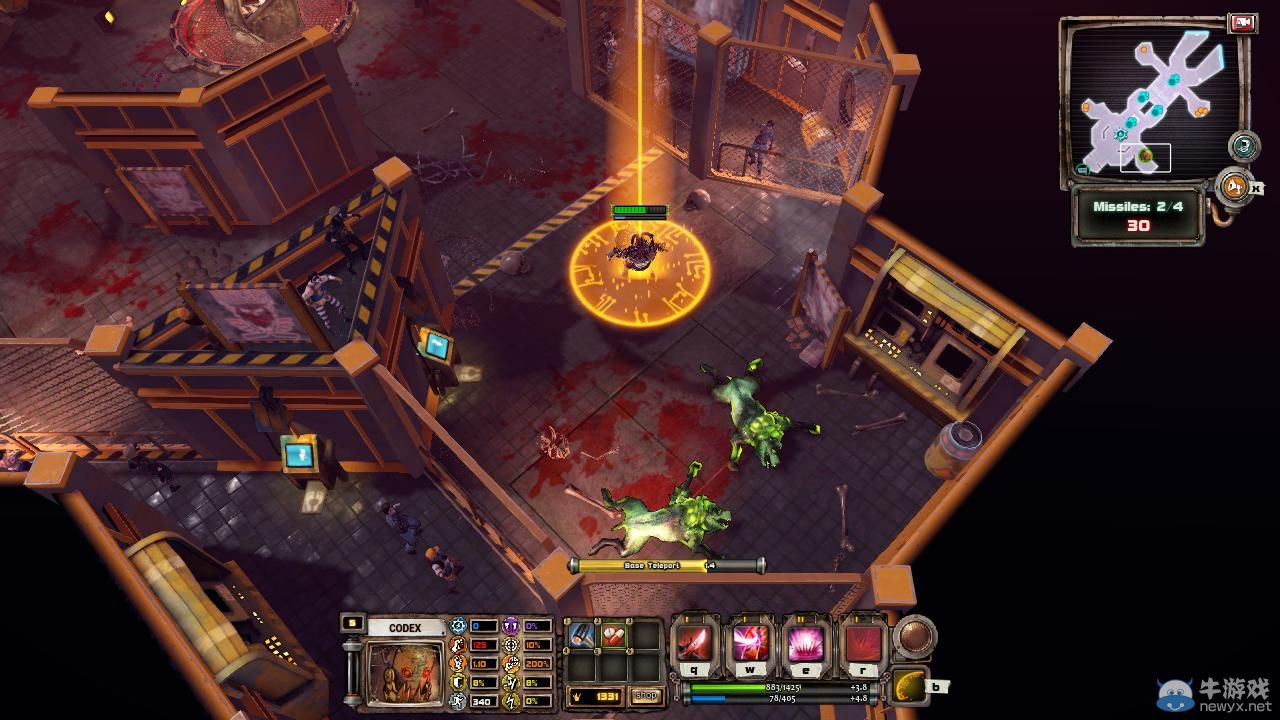This screenshot has width=1280, height=720.
Task: Click the hero portrait screen
Action: pyautogui.click(x=404, y=674)
